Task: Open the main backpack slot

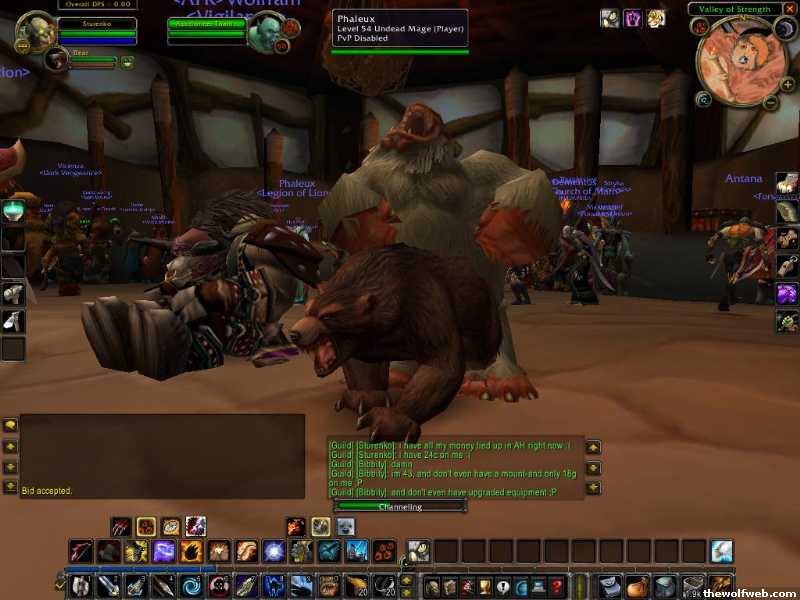Action: coord(722,586)
